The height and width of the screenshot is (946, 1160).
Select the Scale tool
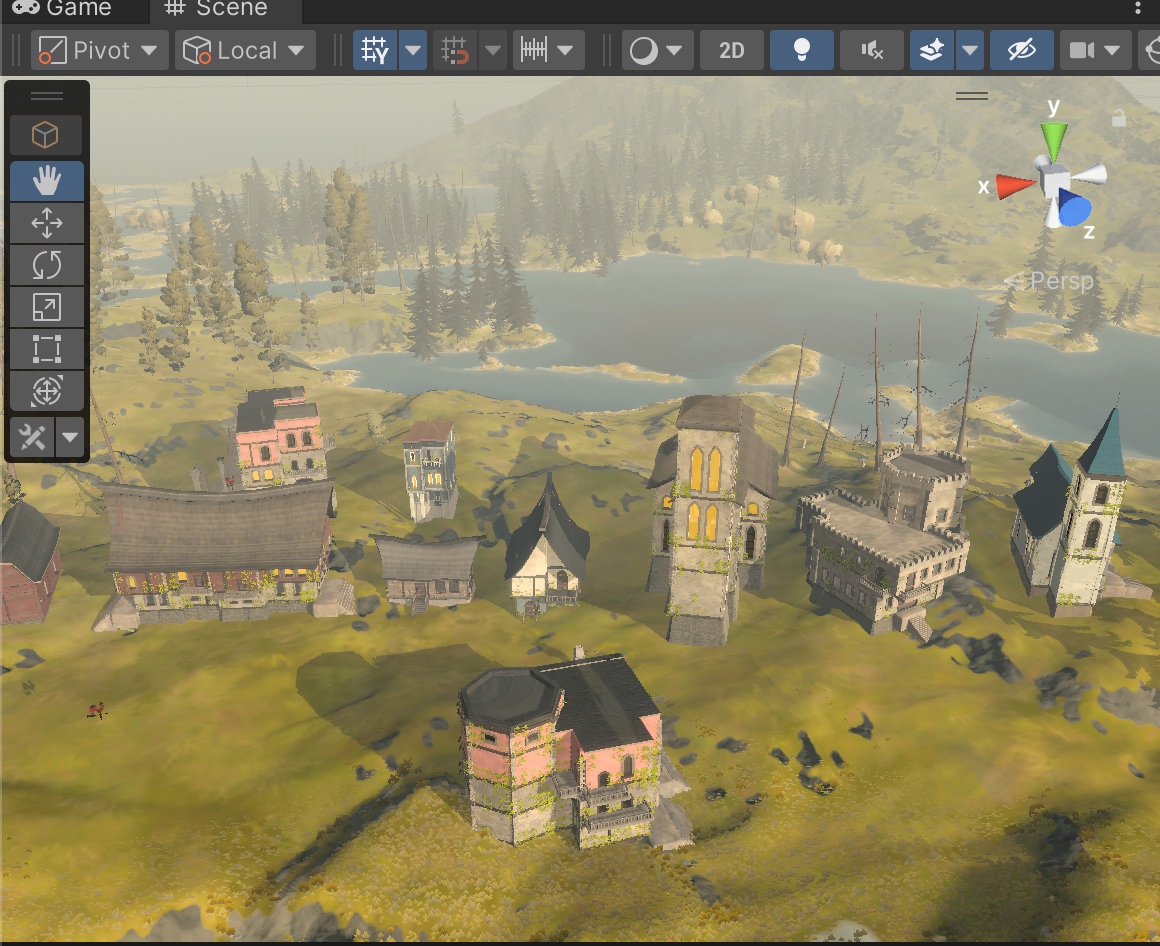[x=47, y=307]
